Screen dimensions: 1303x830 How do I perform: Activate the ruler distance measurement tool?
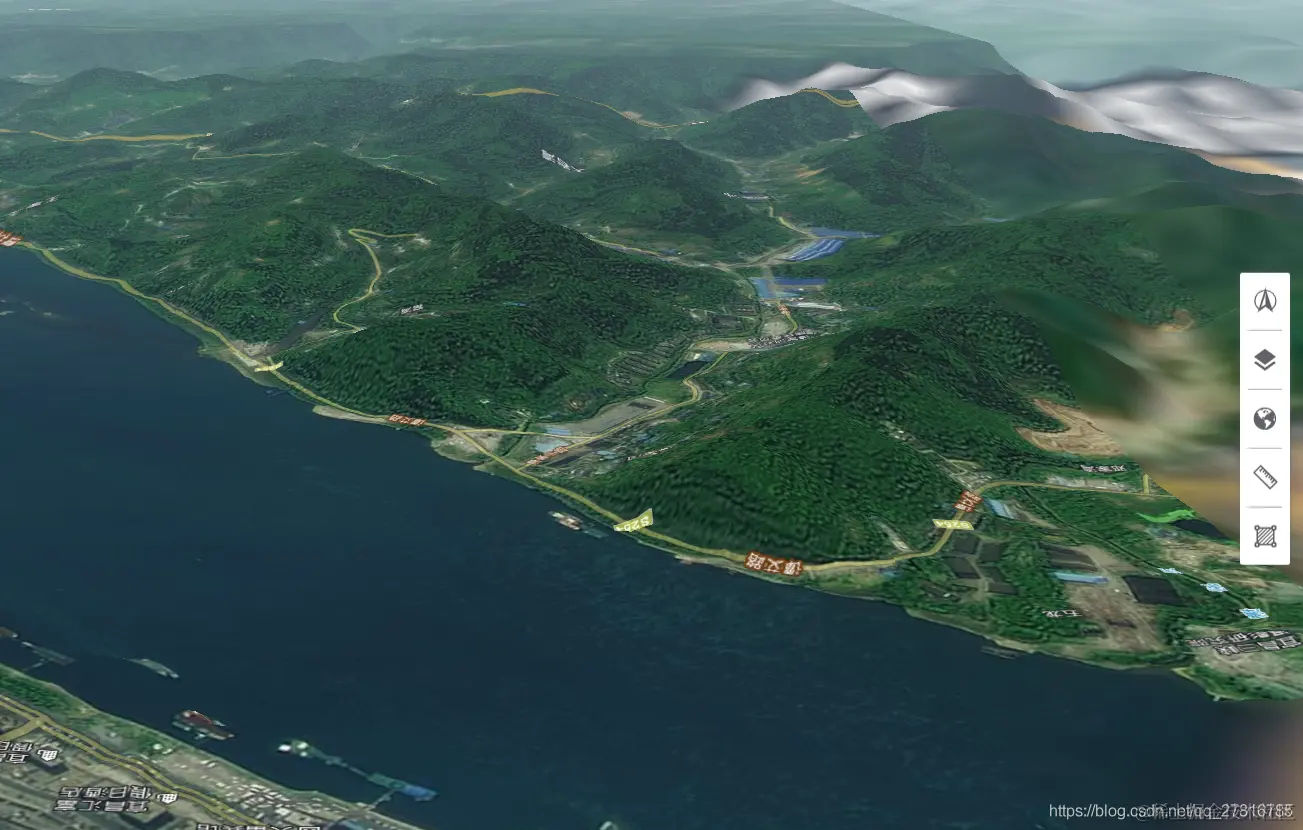pos(1265,477)
